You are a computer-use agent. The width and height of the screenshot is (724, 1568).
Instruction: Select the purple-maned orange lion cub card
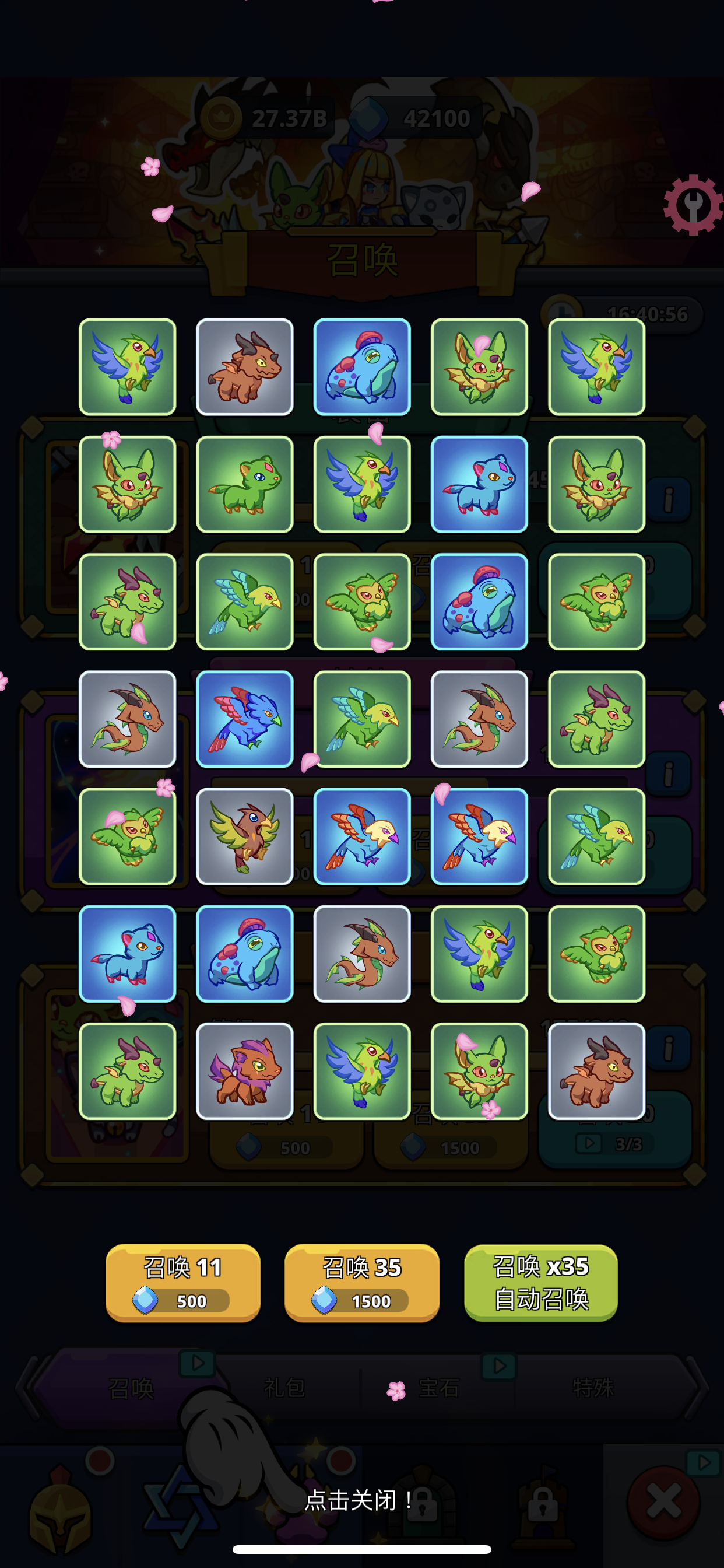(x=245, y=1070)
